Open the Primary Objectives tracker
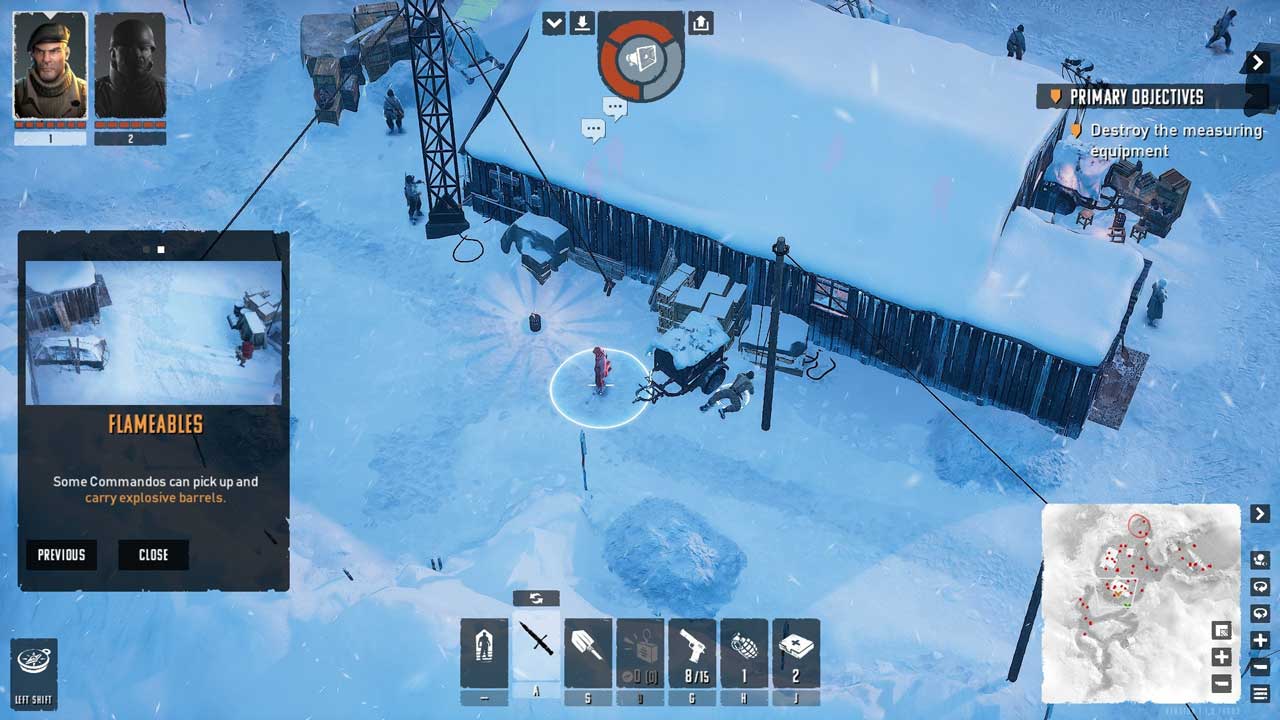 (1136, 97)
